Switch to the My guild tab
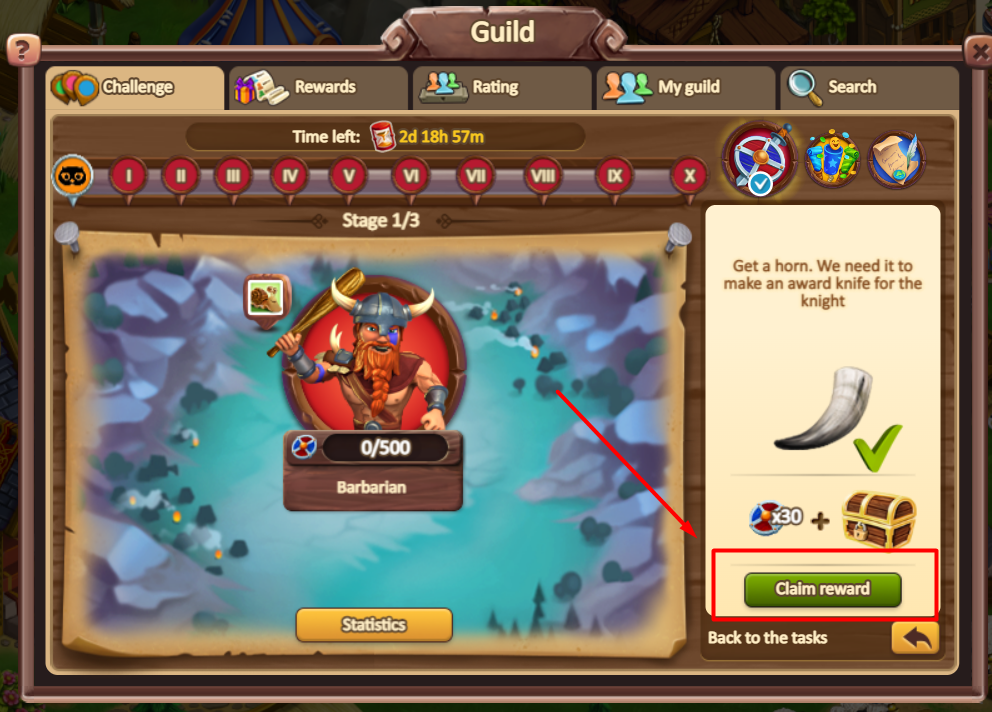 pos(686,88)
